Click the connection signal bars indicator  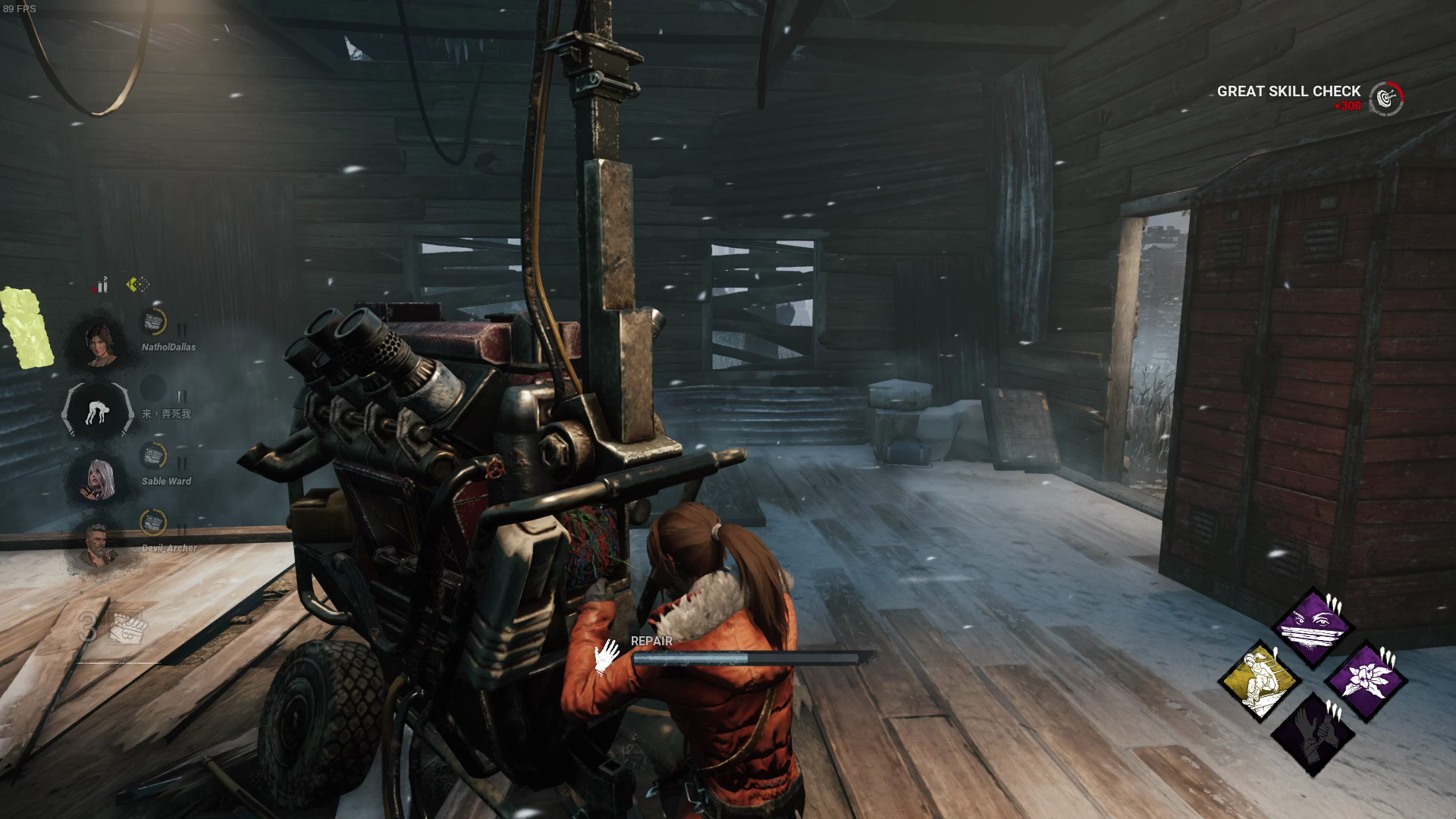(x=102, y=286)
